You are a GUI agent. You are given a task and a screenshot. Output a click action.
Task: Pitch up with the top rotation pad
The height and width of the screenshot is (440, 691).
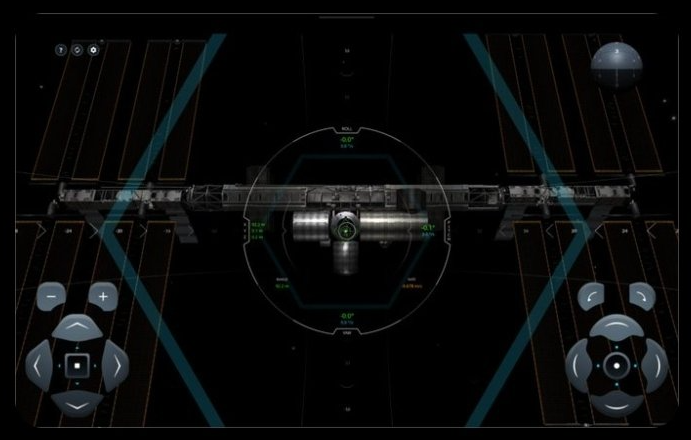pyautogui.click(x=616, y=328)
